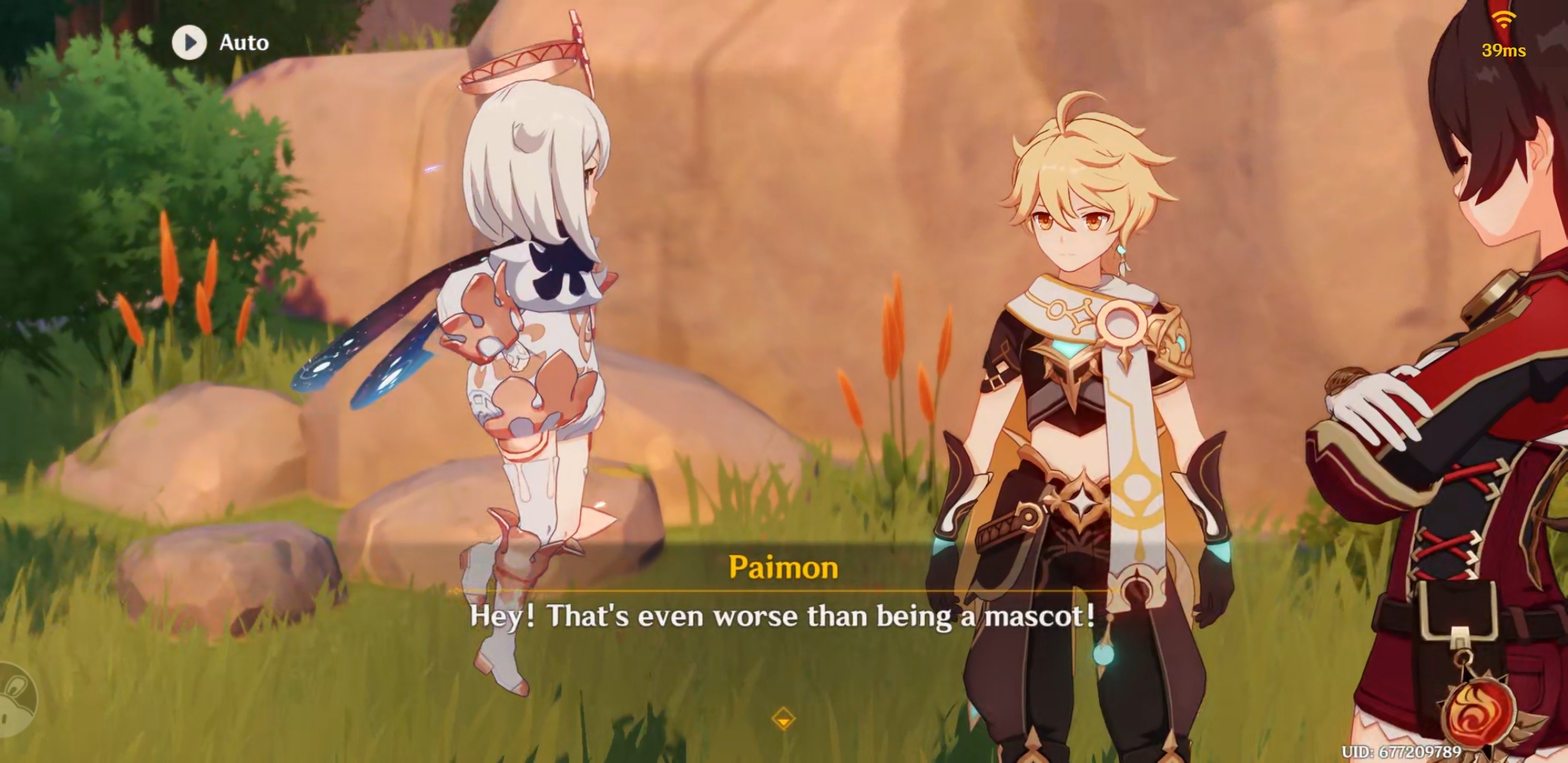The width and height of the screenshot is (1568, 763).
Task: Click the play triangle next to Auto
Action: (x=189, y=42)
